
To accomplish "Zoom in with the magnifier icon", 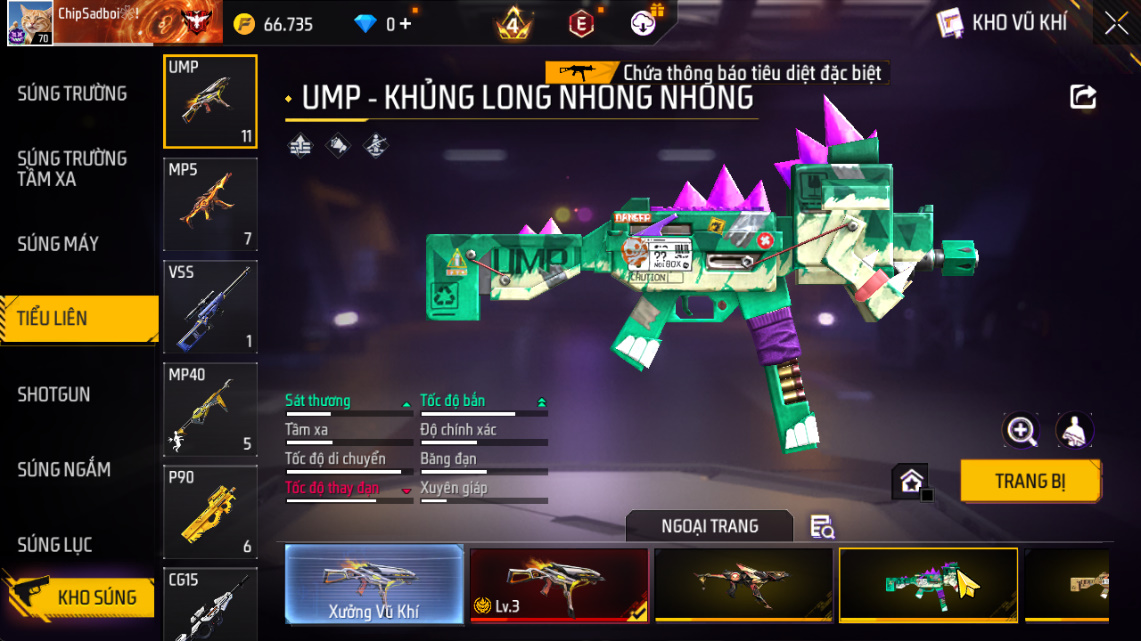I will point(1021,431).
